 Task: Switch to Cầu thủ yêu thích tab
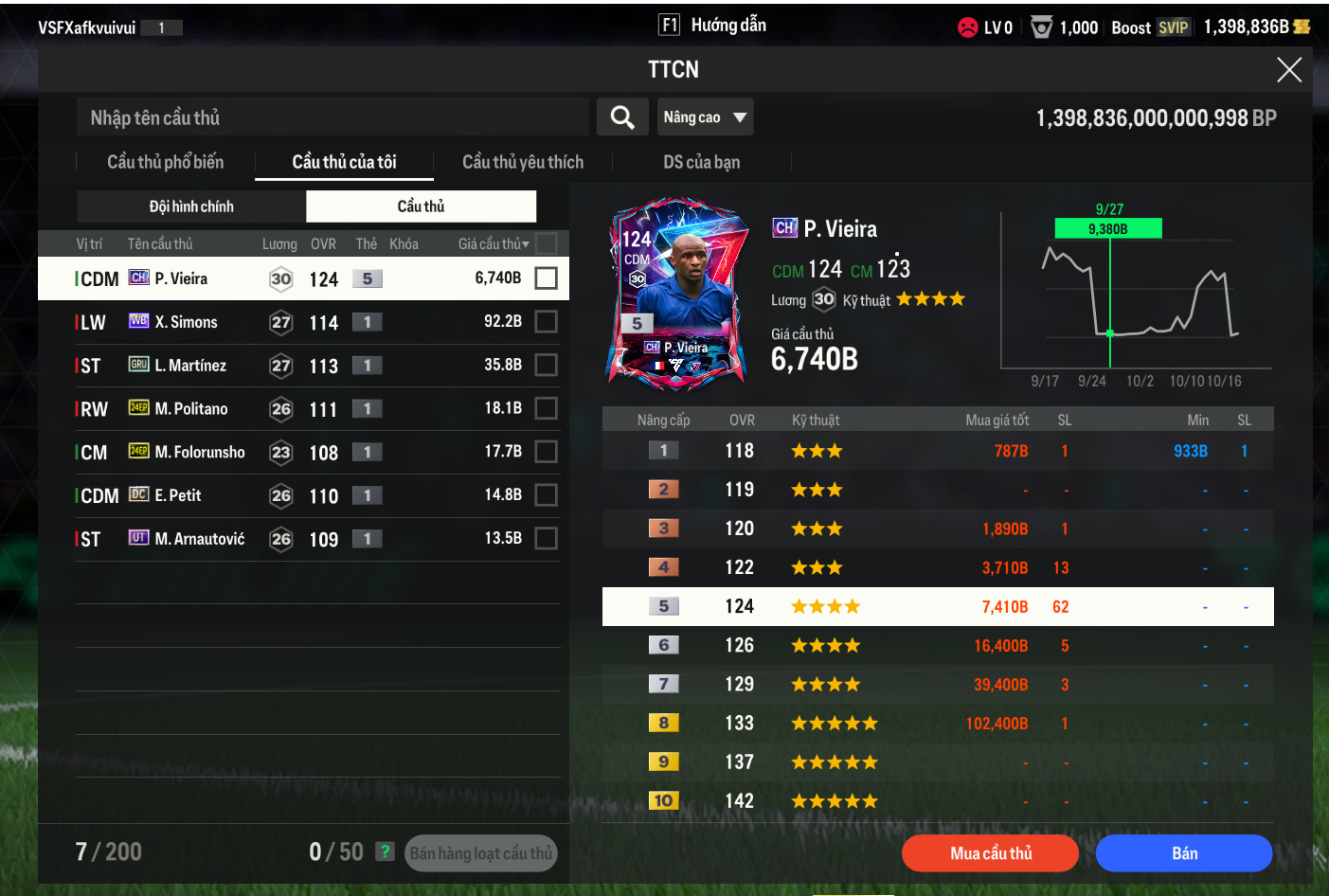point(523,162)
